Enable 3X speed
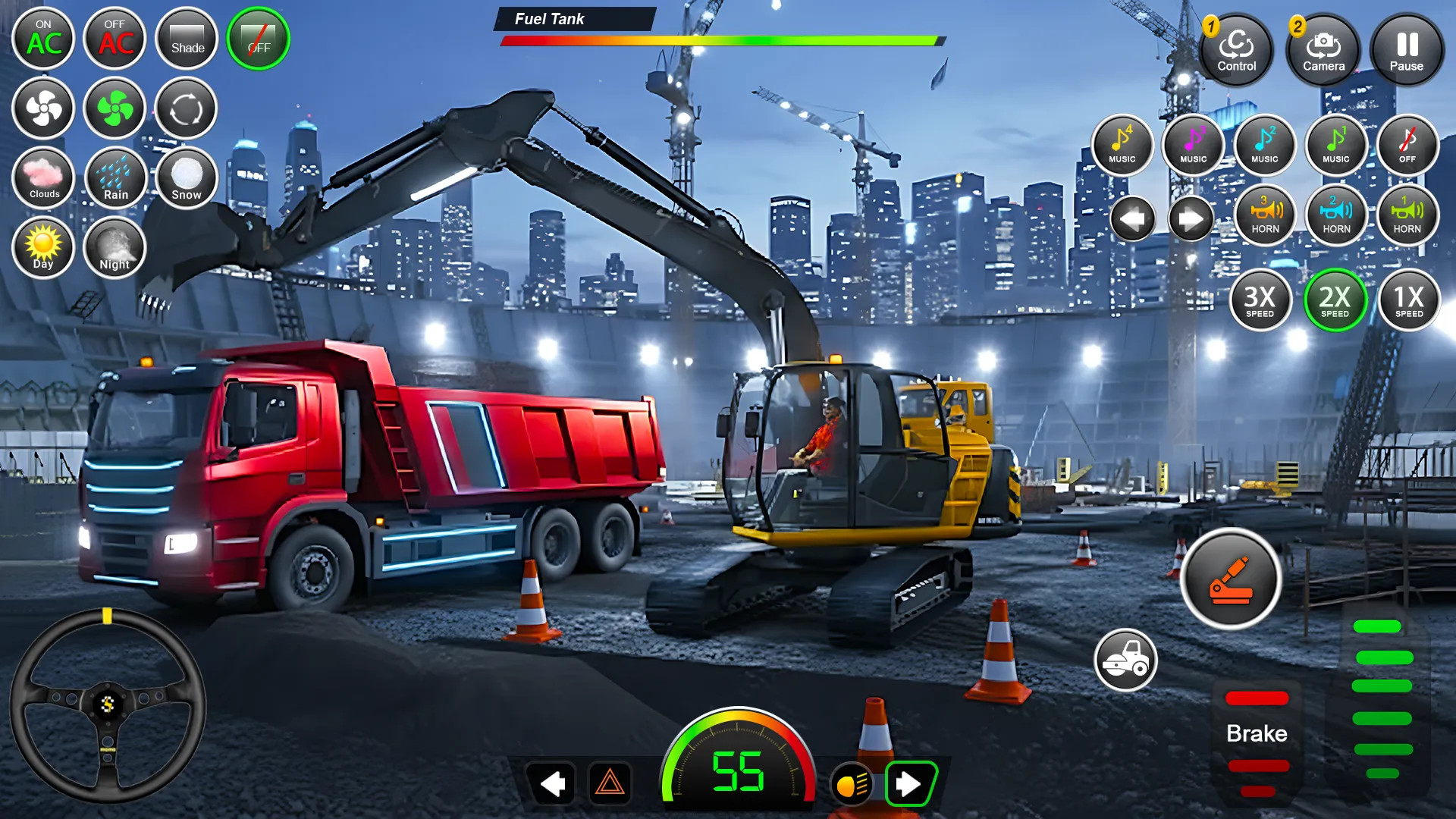This screenshot has width=1456, height=819. tap(1262, 300)
